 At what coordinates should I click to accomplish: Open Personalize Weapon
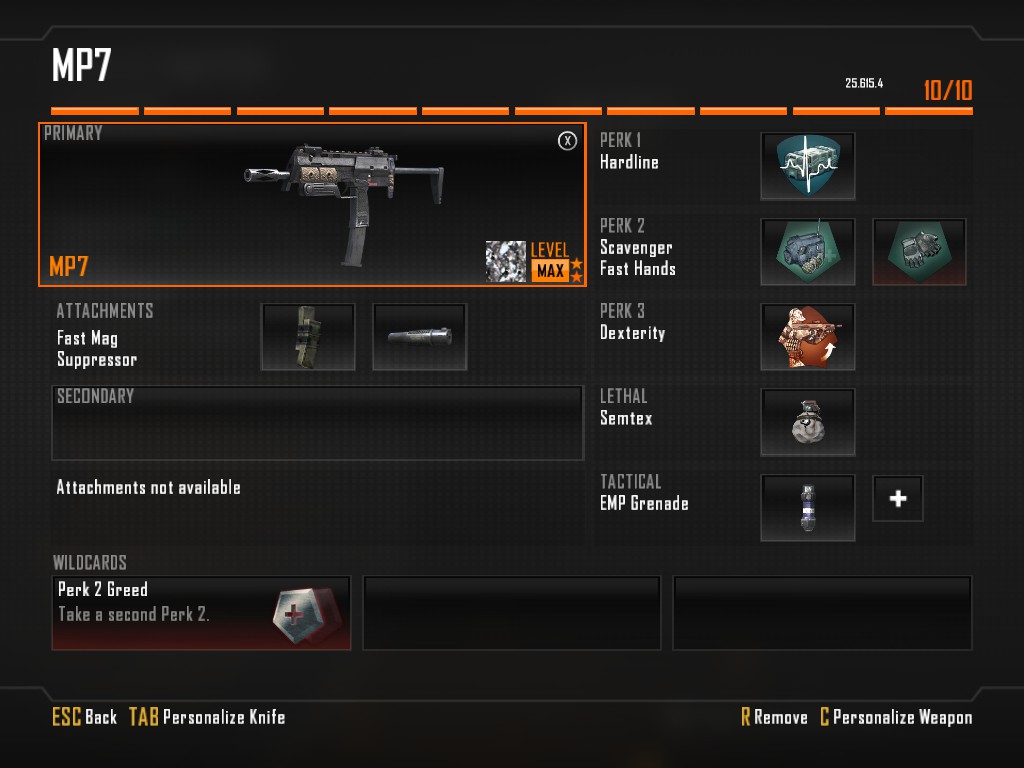tap(896, 717)
